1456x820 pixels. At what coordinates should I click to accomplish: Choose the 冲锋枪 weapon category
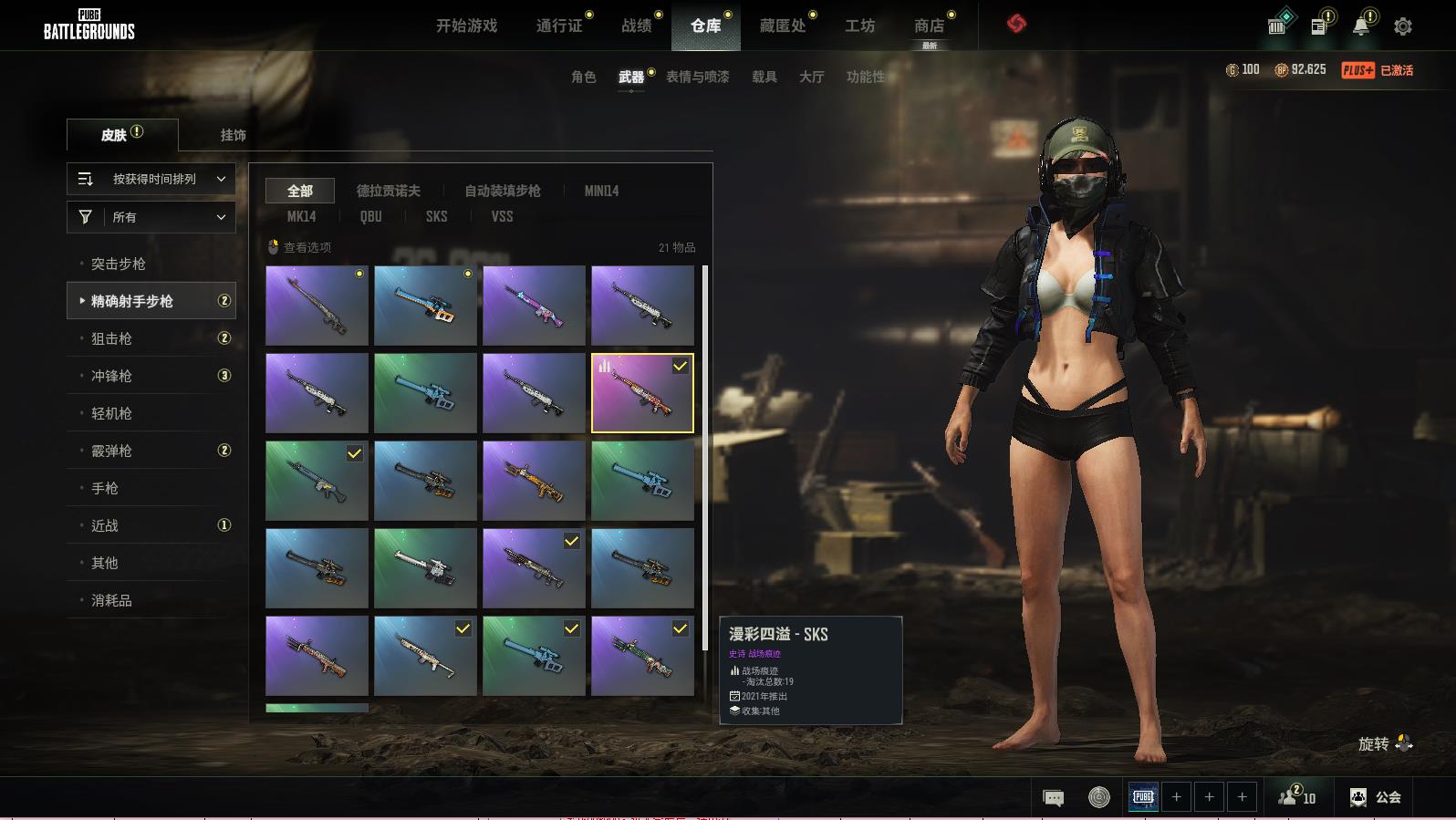(x=111, y=376)
